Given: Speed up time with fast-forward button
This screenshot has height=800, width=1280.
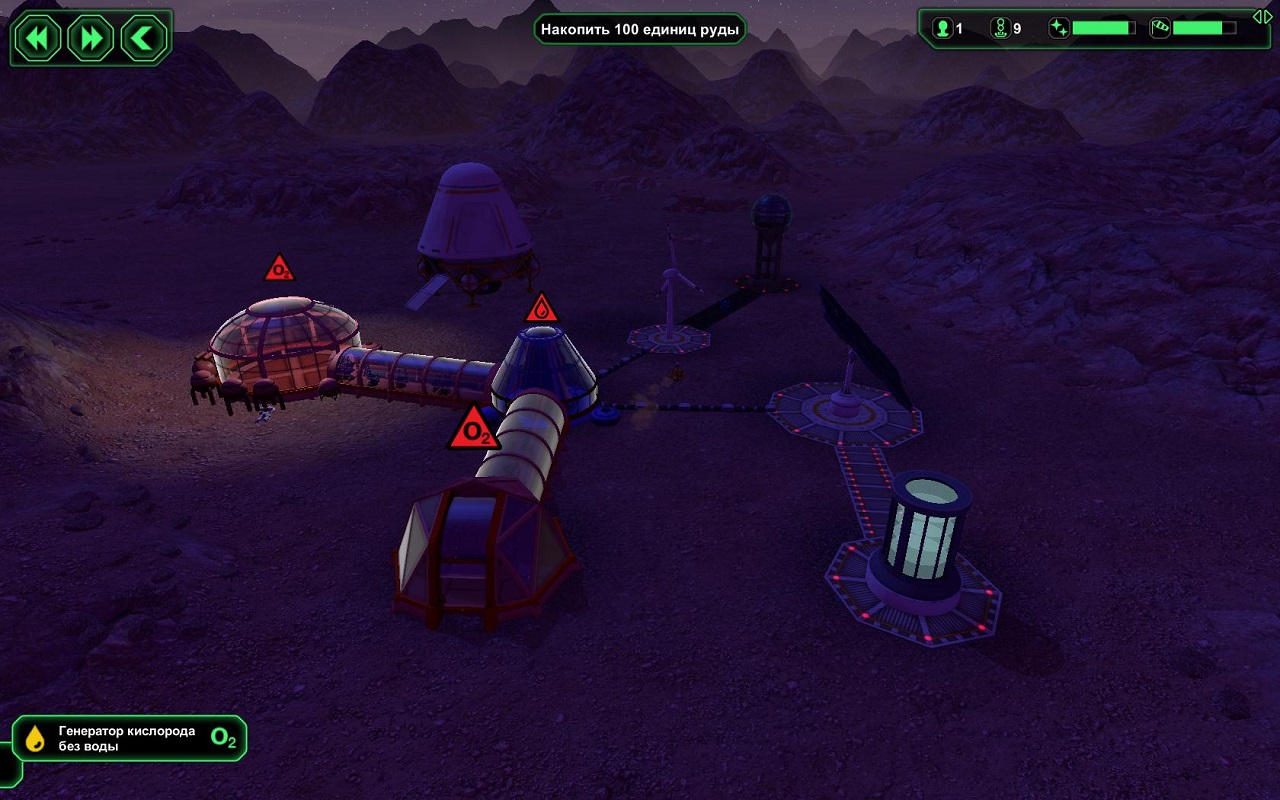Looking at the screenshot, I should pyautogui.click(x=91, y=39).
